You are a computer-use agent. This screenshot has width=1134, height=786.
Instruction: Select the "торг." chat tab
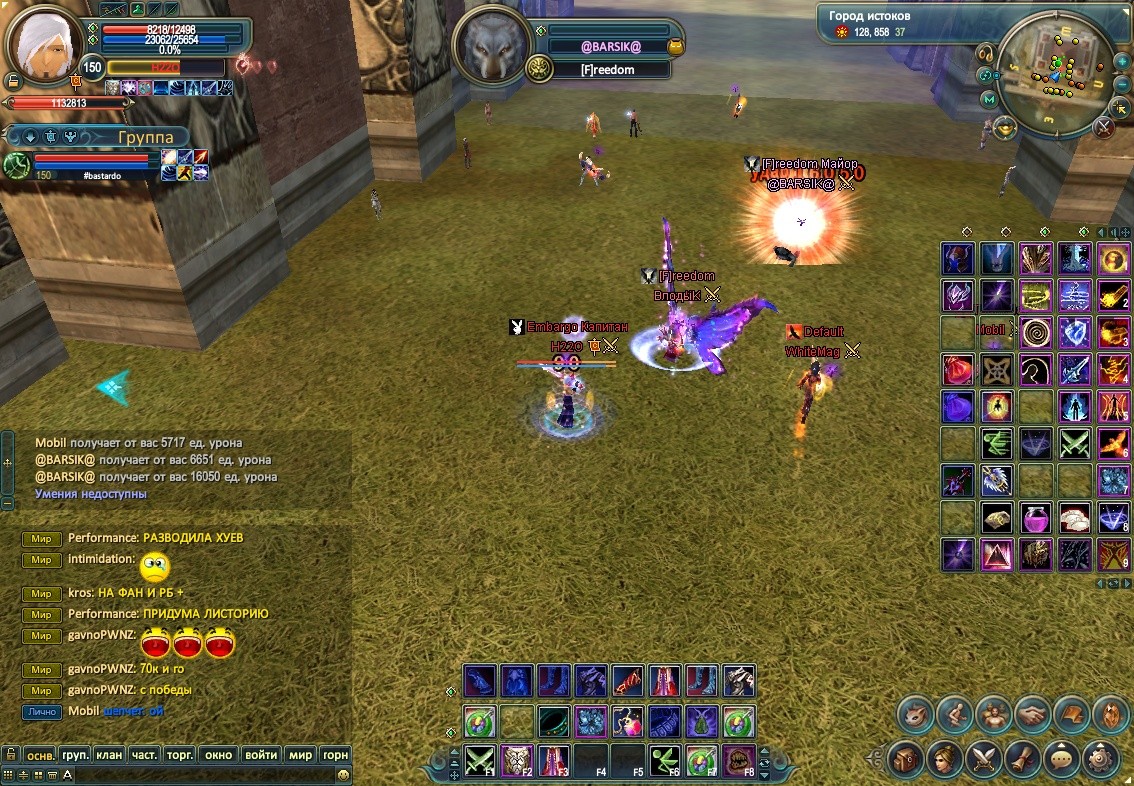pyautogui.click(x=180, y=755)
